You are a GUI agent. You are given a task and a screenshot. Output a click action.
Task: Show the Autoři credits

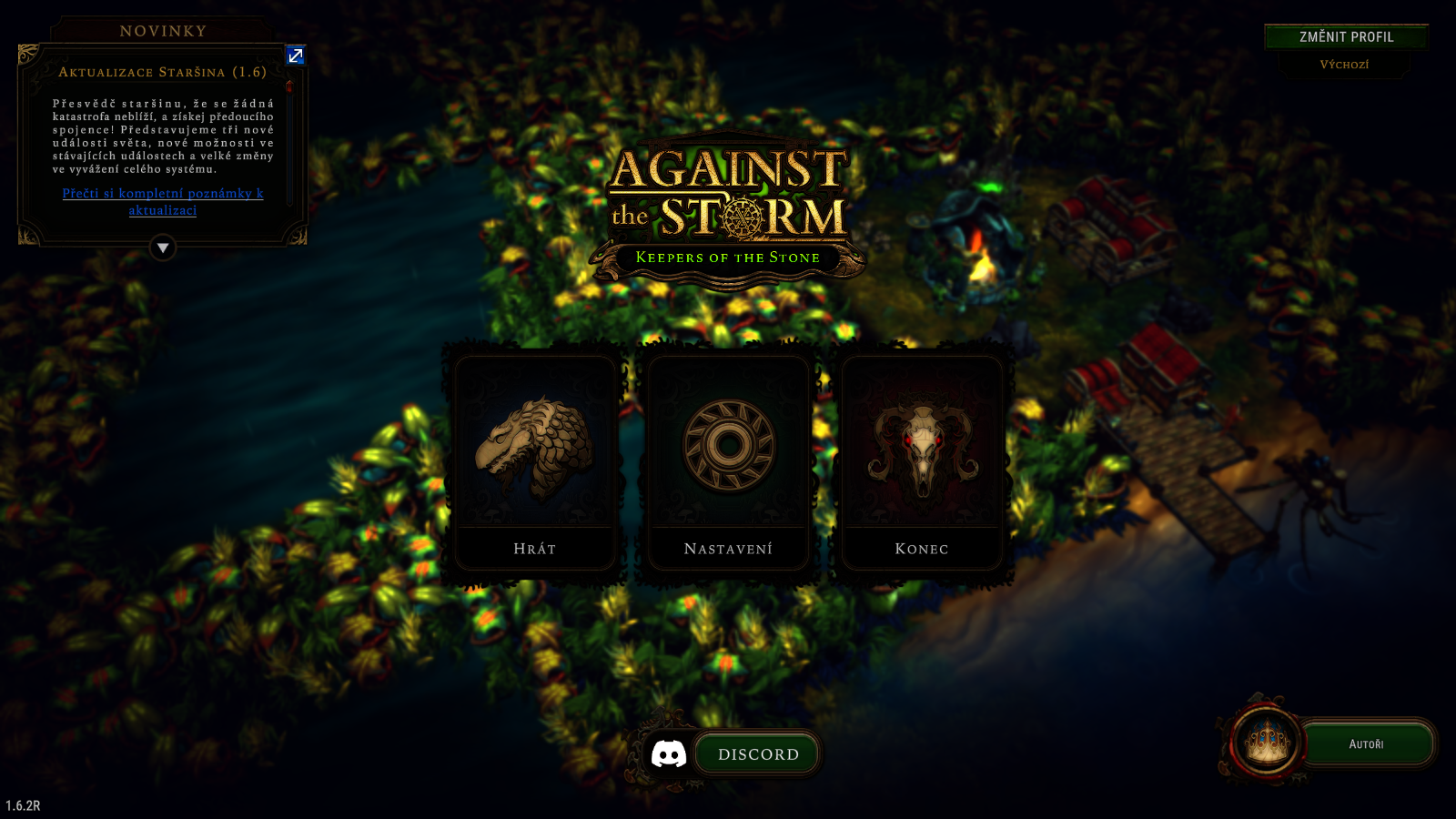pos(1366,744)
